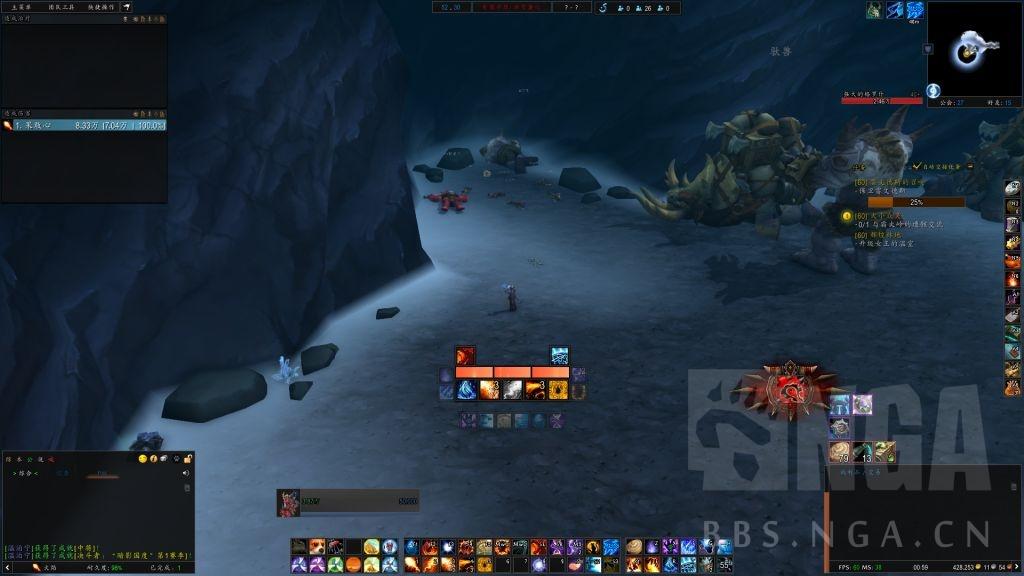Viewport: 1024px width, 576px height.
Task: Use the item icon showing count 79
Action: (x=838, y=451)
